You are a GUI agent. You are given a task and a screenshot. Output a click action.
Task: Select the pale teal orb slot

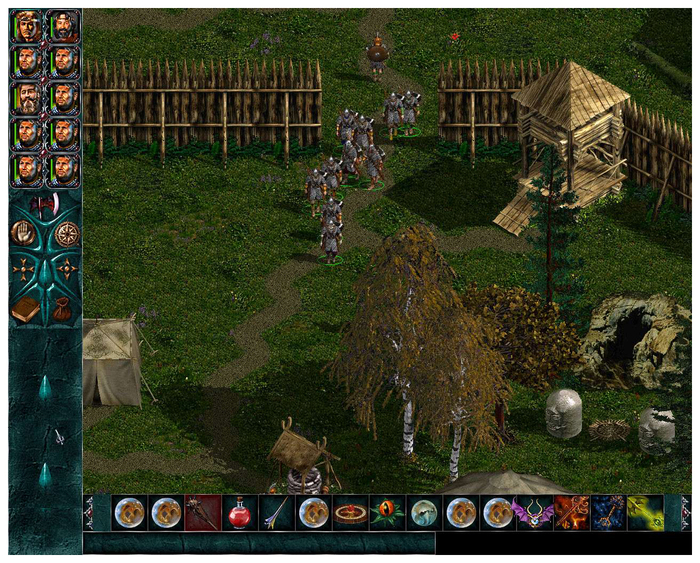coord(423,512)
